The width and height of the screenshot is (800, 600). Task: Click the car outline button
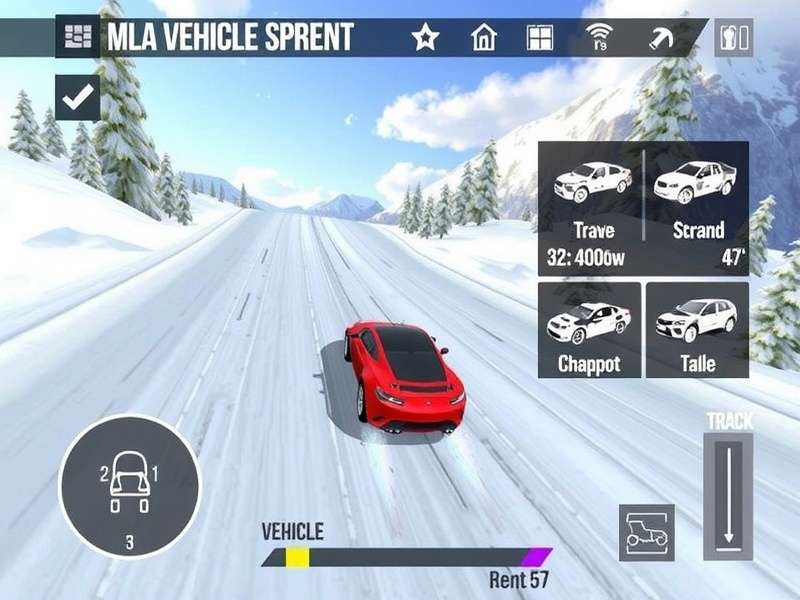(646, 532)
